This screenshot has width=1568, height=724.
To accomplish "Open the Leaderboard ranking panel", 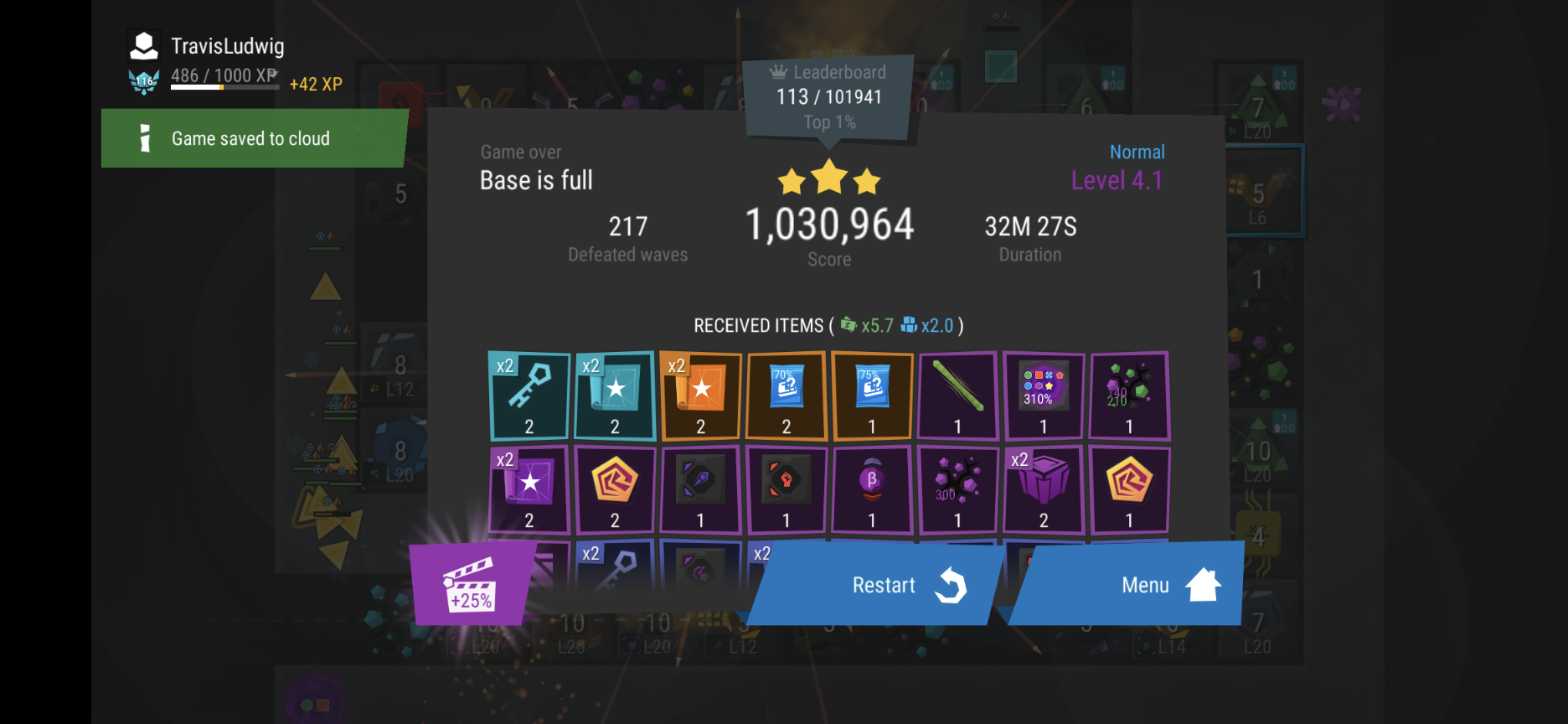I will click(x=828, y=97).
